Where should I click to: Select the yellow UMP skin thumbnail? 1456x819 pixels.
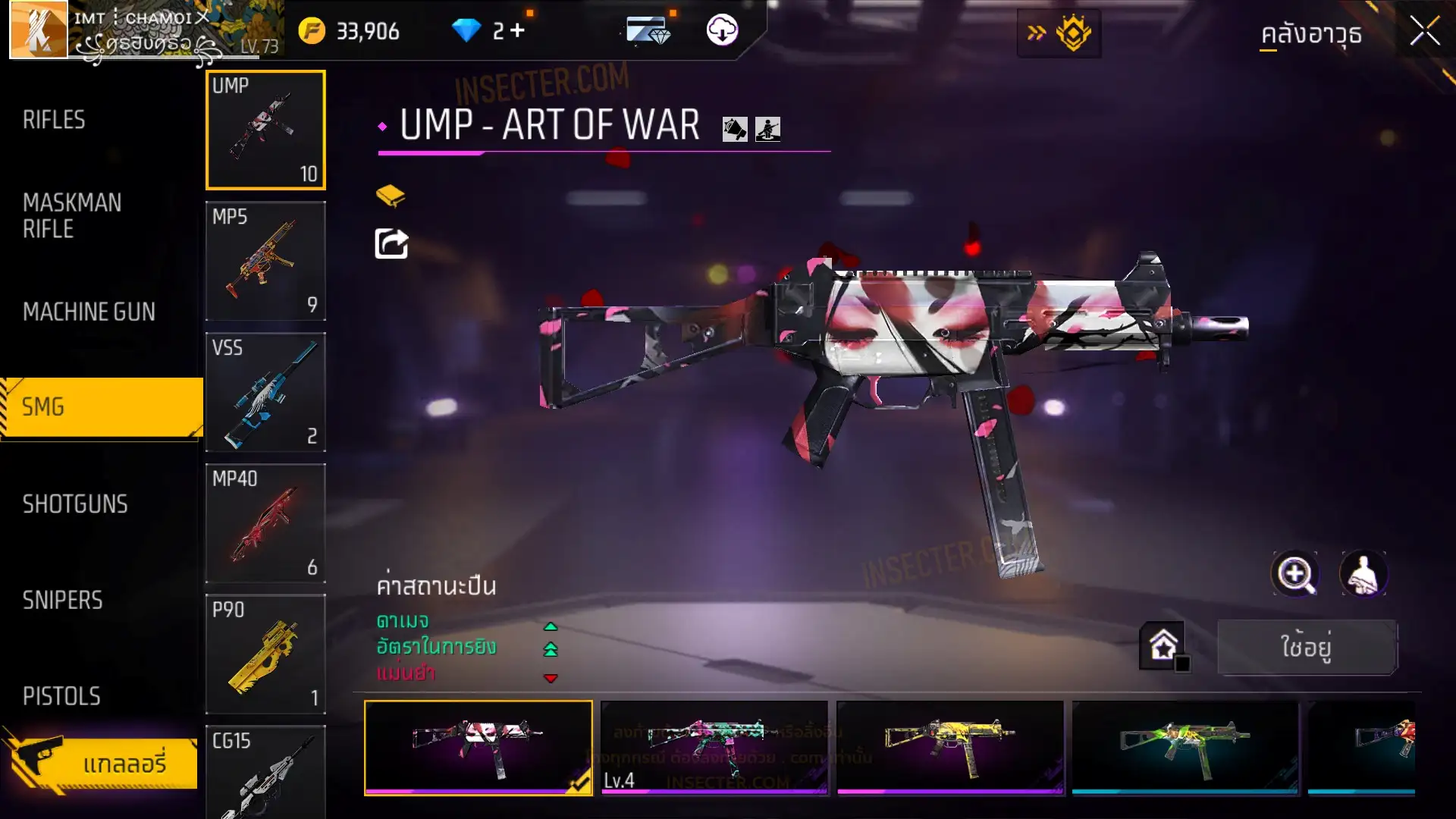[949, 747]
